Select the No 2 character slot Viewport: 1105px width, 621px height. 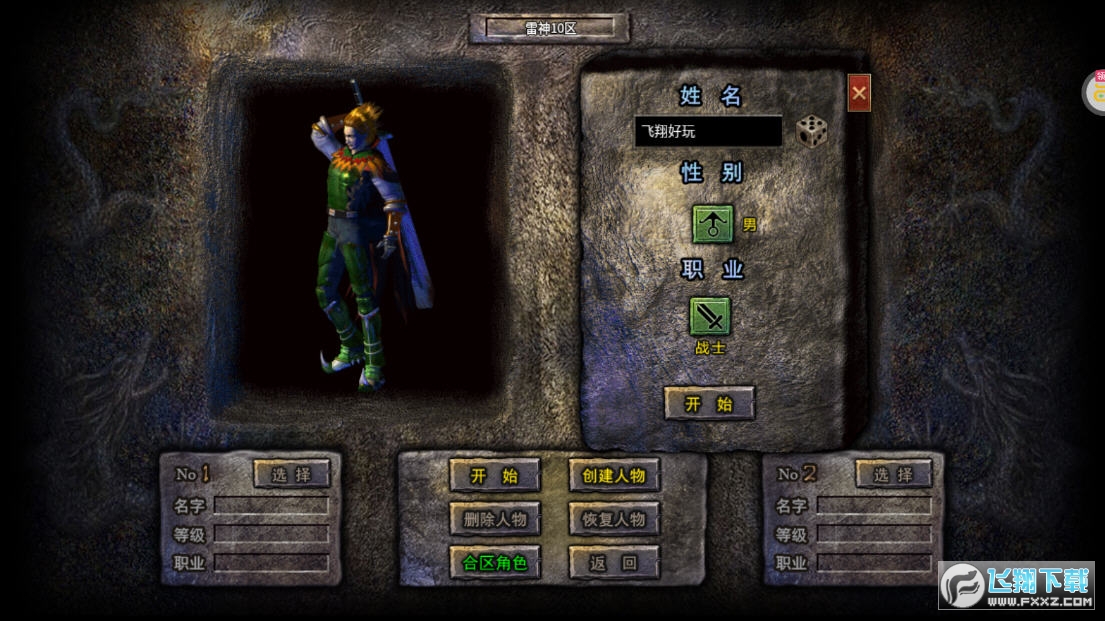click(x=894, y=474)
